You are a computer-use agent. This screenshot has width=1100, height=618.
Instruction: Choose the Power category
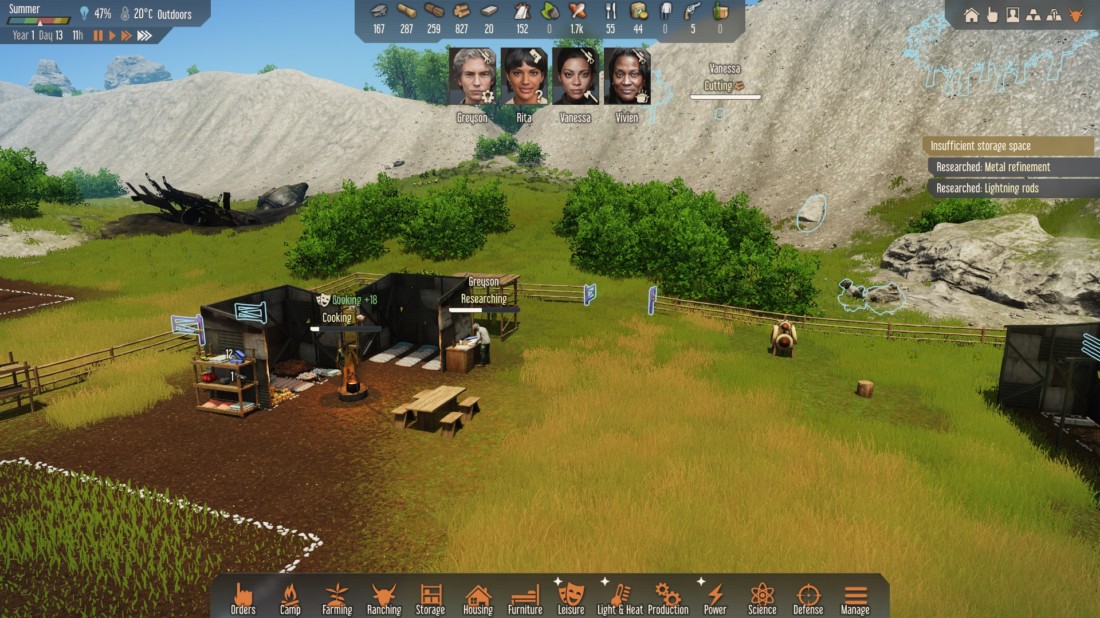(x=715, y=597)
